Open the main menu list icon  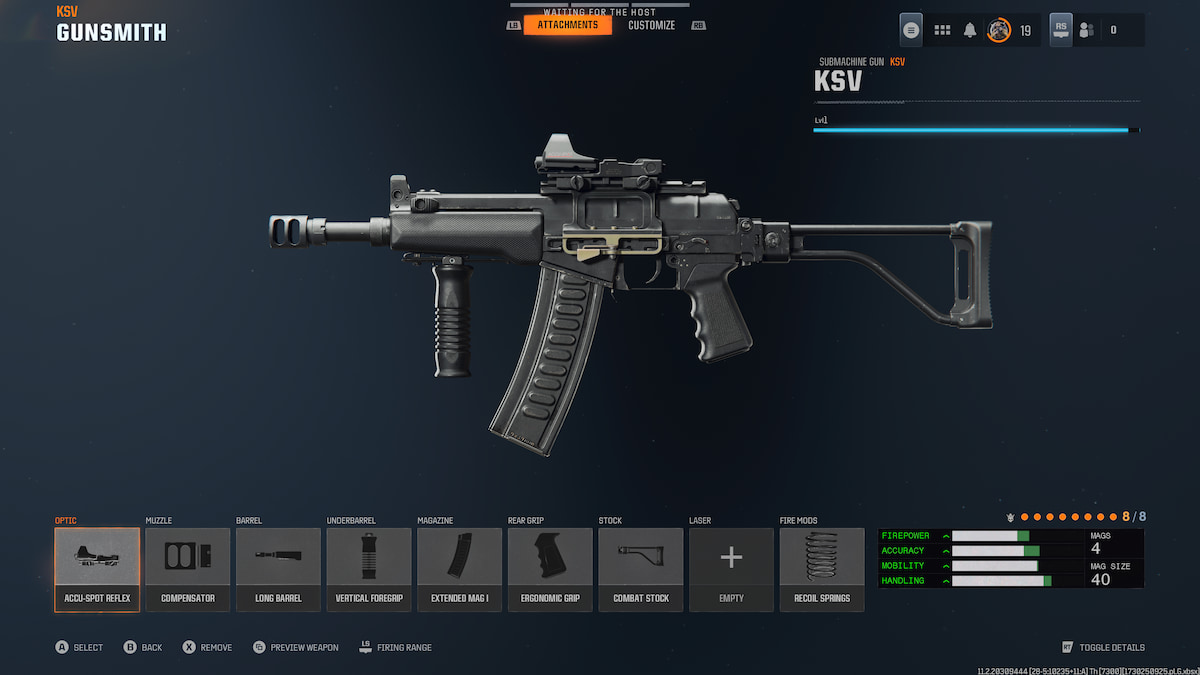click(911, 30)
